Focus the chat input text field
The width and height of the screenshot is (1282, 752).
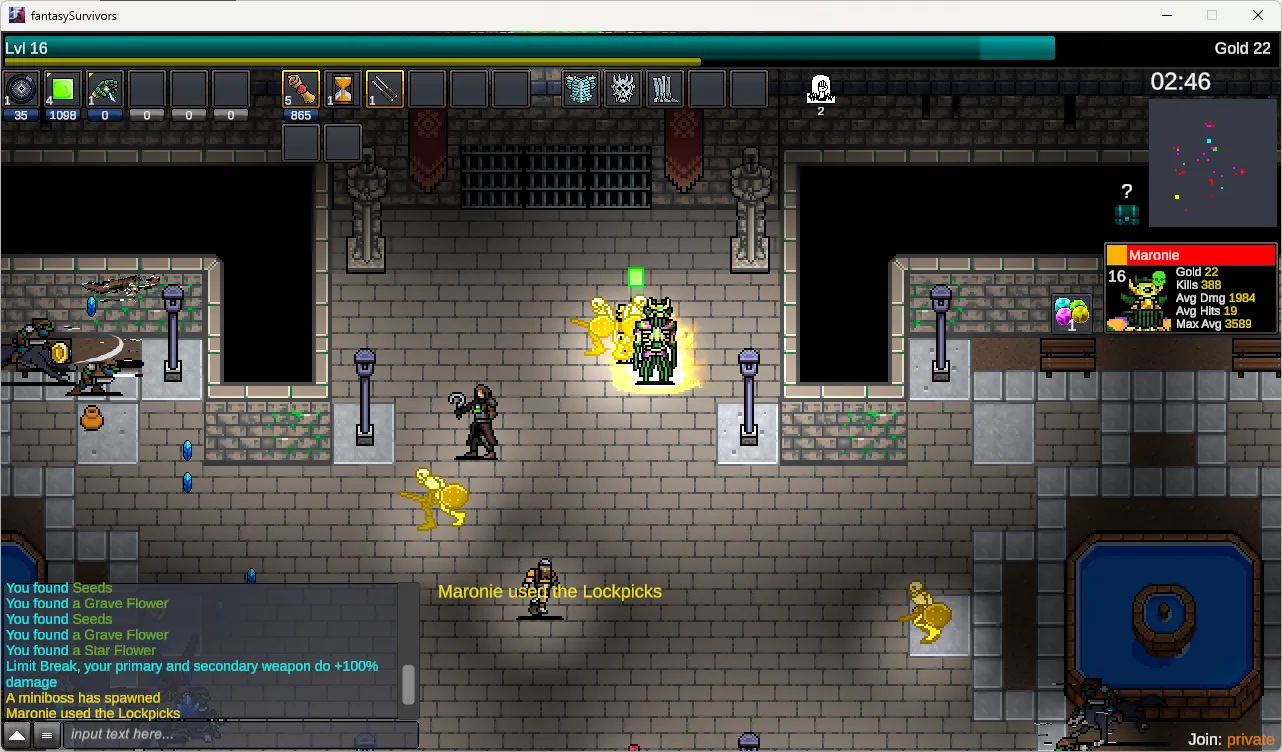click(x=240, y=735)
